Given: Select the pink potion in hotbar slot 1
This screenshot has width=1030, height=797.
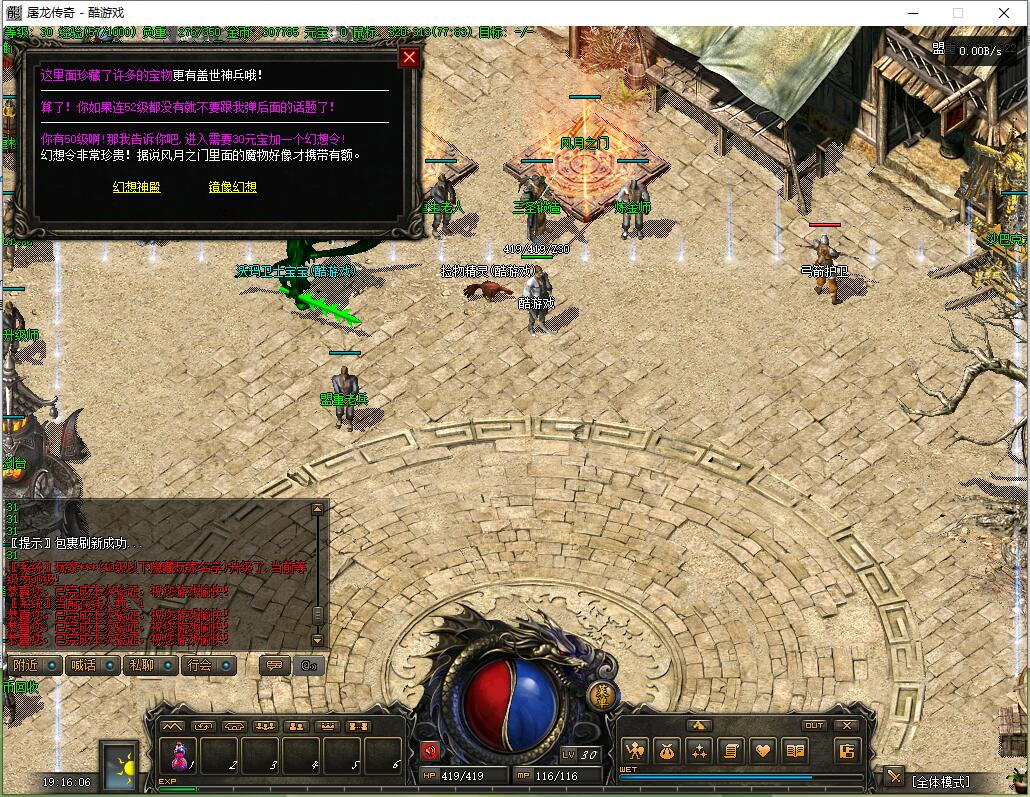Looking at the screenshot, I should tap(180, 755).
